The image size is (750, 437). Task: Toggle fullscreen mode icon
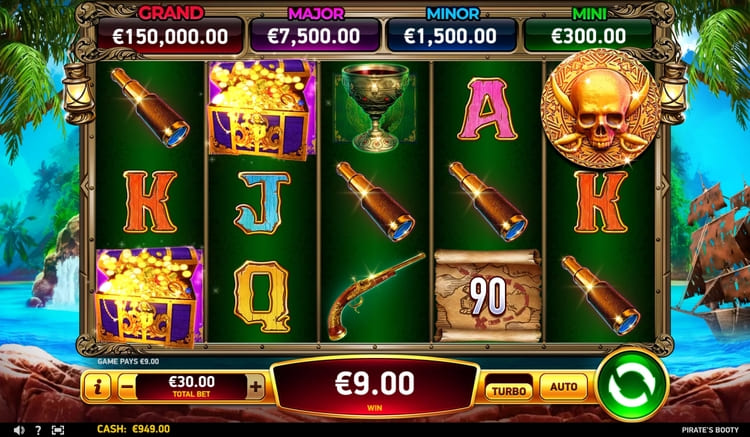(57, 429)
